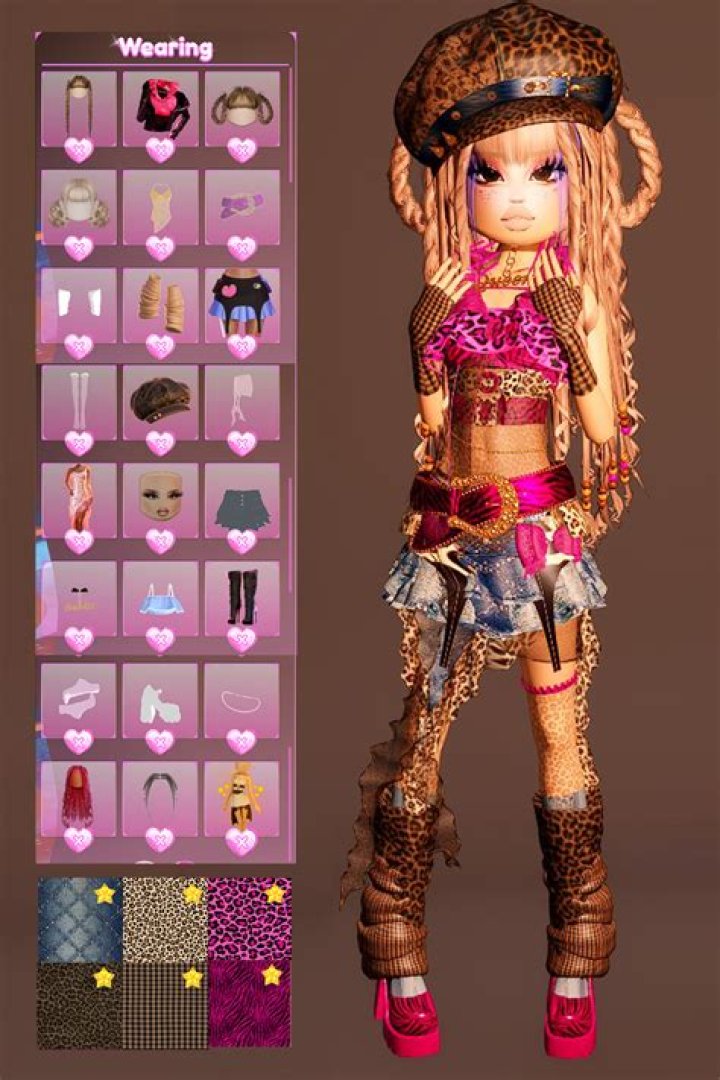Click the purple belt slot
720x1080 pixels.
click(x=241, y=207)
